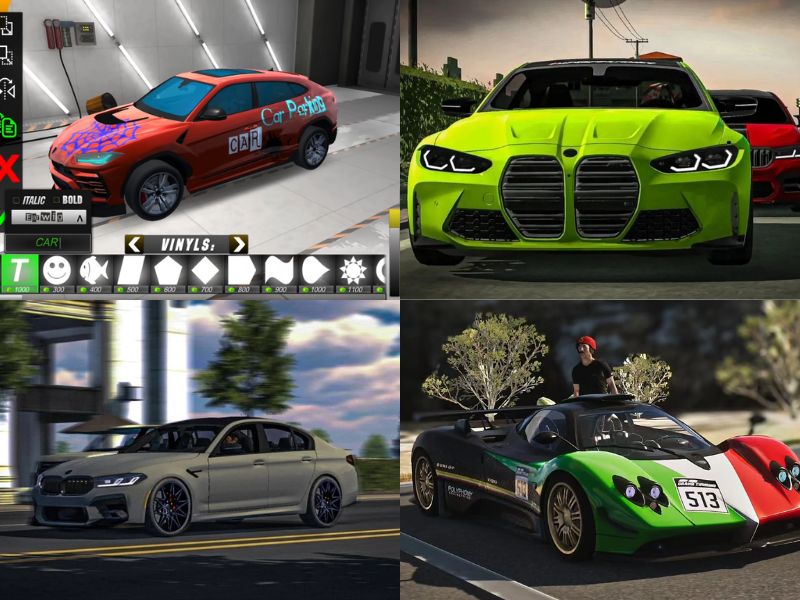Go to previous vinyls page

[x=133, y=244]
